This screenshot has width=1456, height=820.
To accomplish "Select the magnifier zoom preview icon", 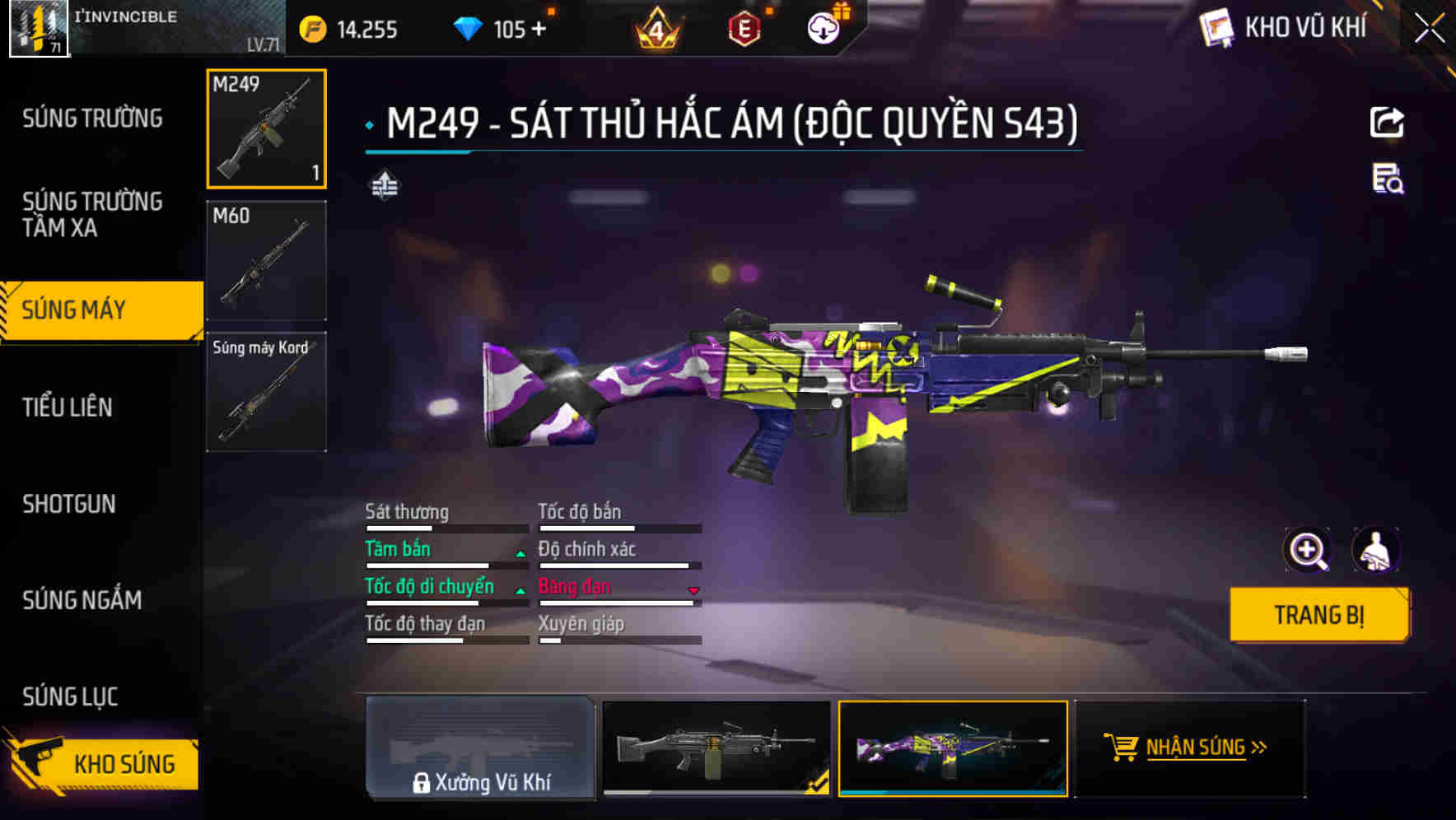I will pyautogui.click(x=1306, y=550).
